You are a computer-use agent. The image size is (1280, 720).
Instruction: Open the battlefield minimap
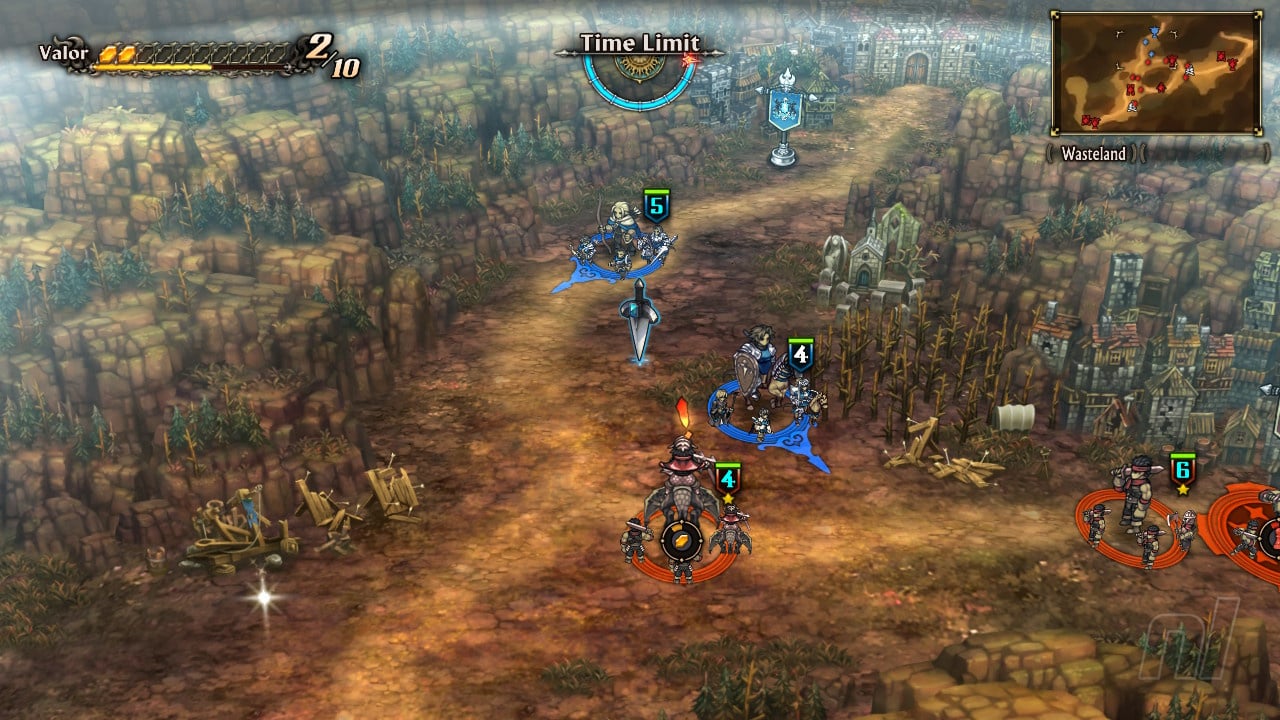pos(1155,72)
